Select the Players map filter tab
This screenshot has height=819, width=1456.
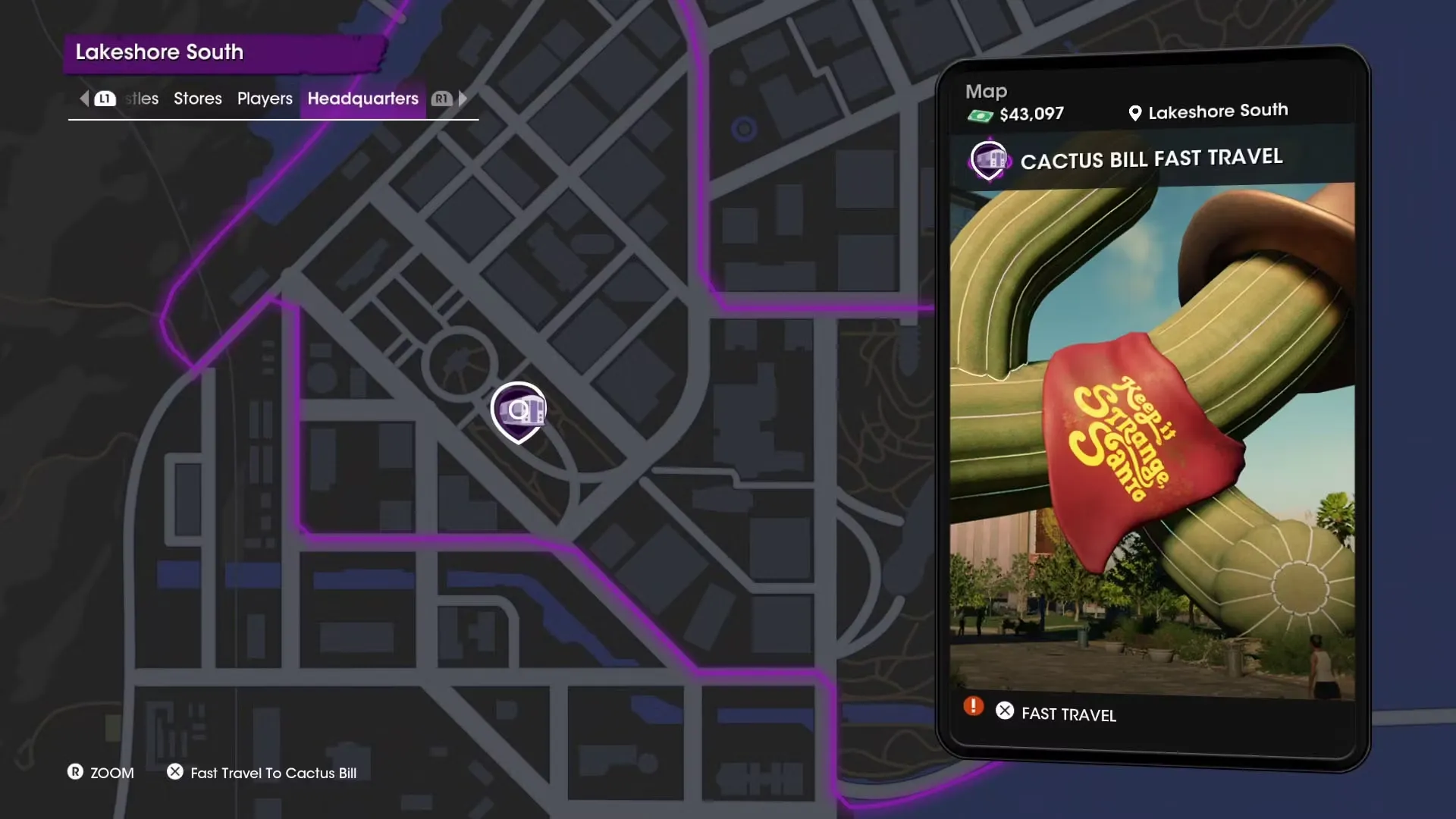tap(265, 99)
